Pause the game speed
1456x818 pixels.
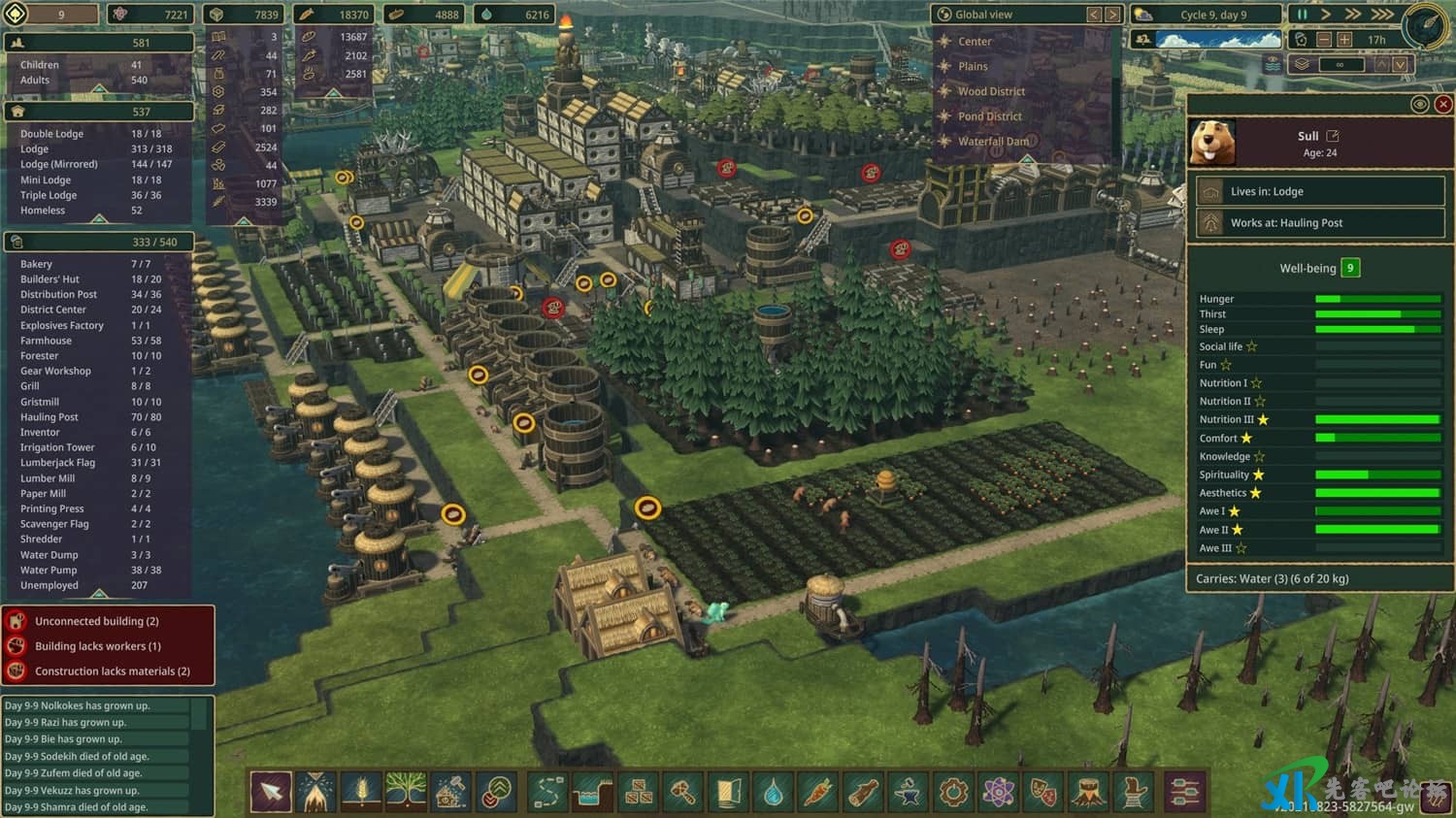click(1302, 15)
